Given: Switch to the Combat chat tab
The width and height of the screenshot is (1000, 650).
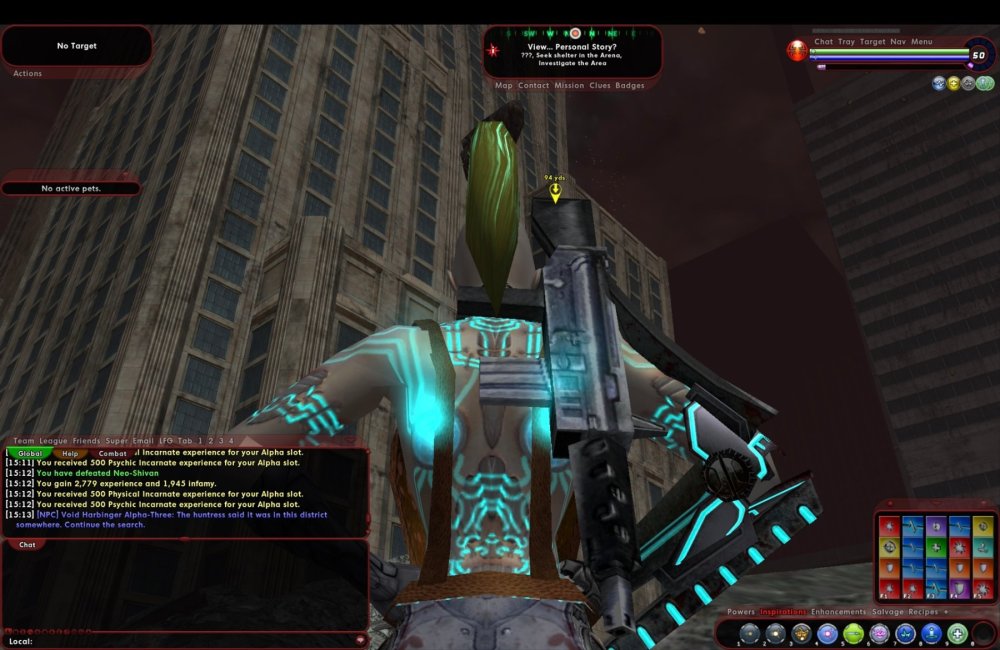Looking at the screenshot, I should [x=112, y=453].
